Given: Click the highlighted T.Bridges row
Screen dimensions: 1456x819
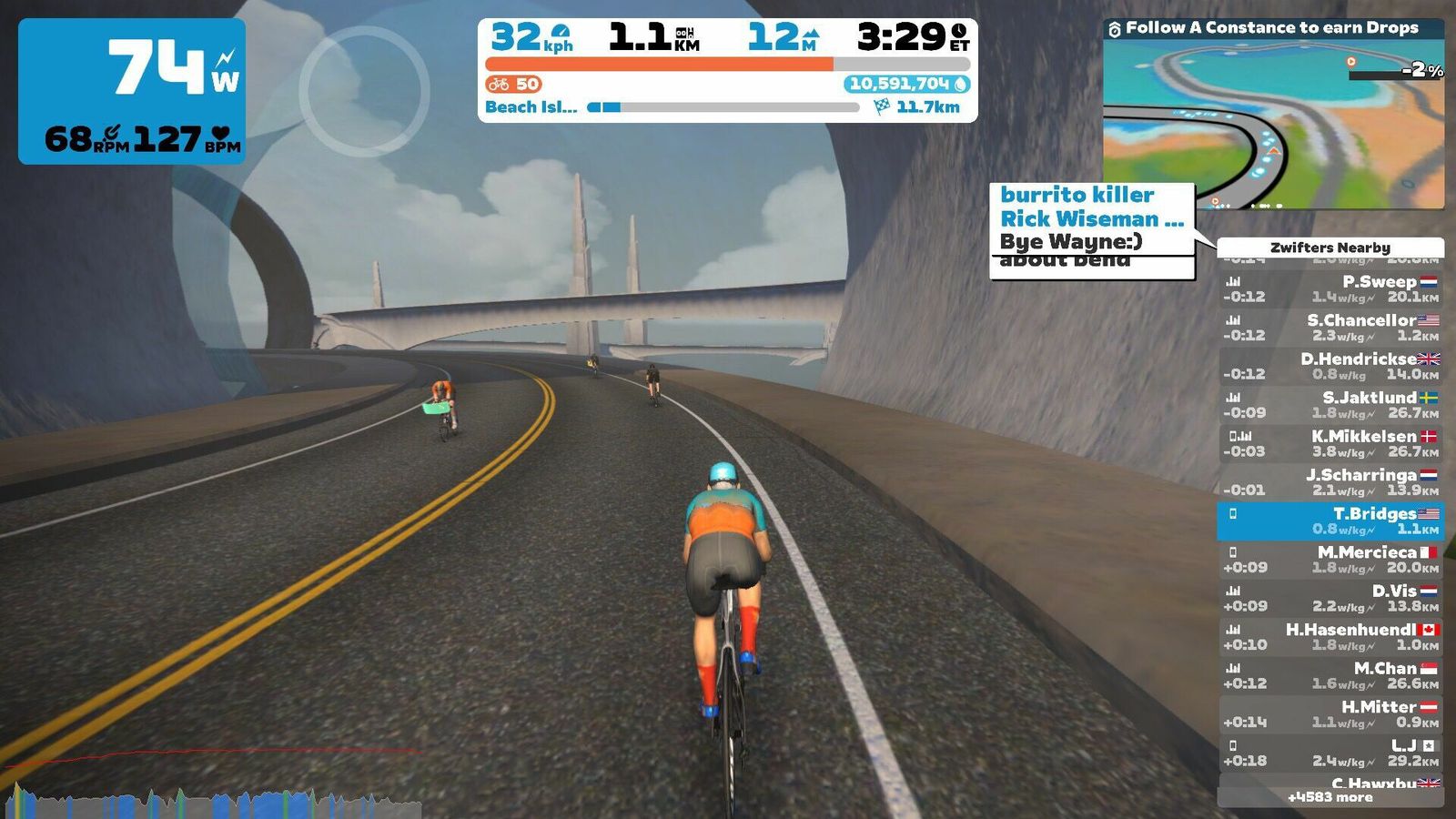Looking at the screenshot, I should point(1330,521).
